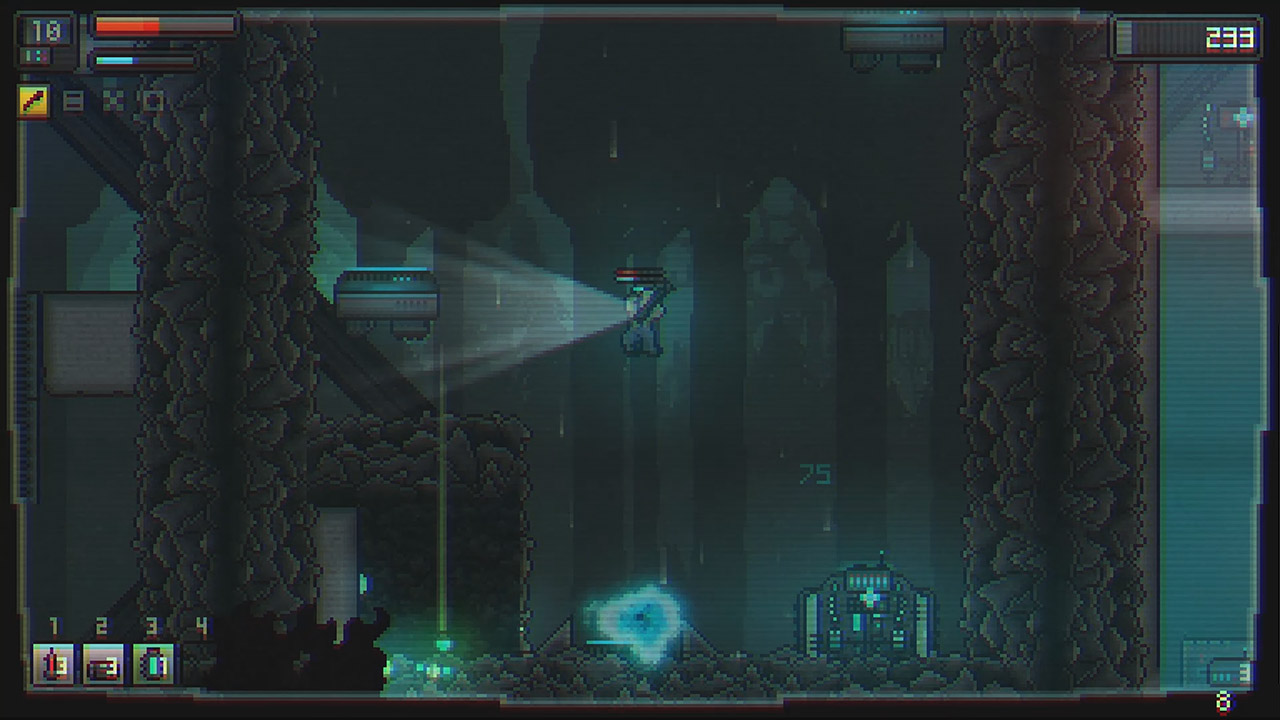Select the ammo box in hotbar slot 2
The height and width of the screenshot is (720, 1280).
[103, 665]
